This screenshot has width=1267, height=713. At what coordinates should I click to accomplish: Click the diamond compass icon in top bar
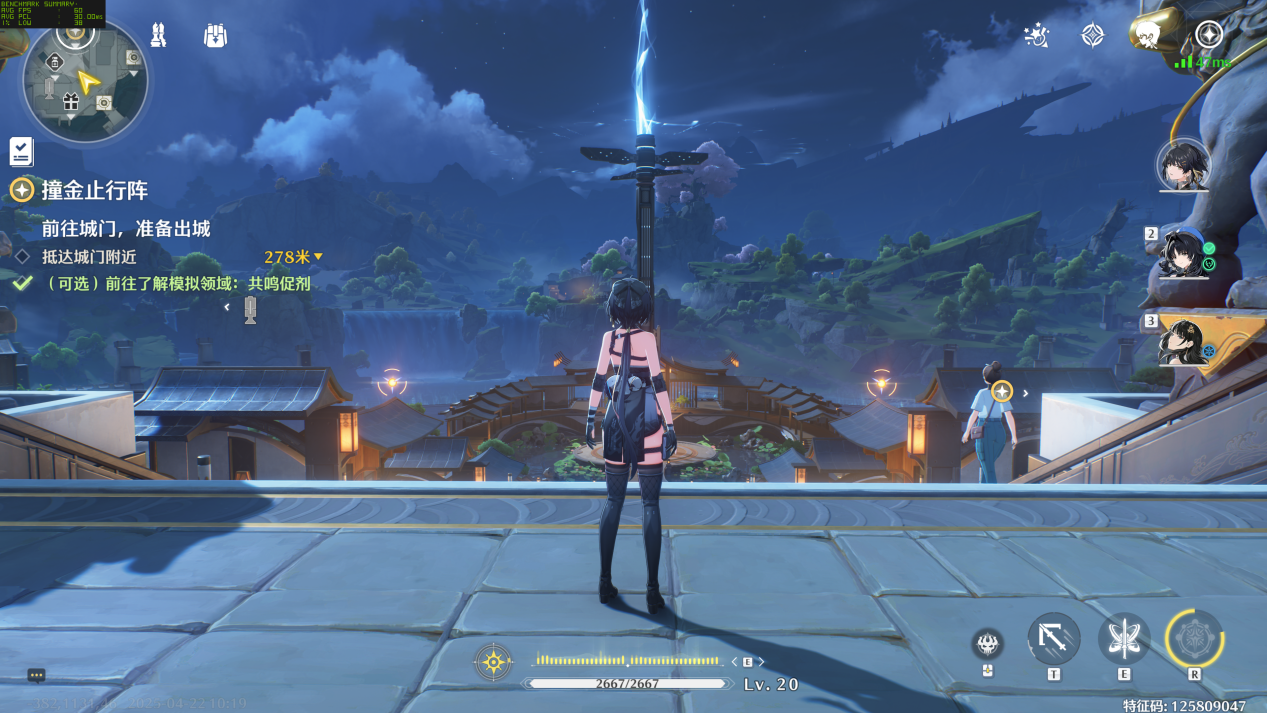pos(1093,36)
